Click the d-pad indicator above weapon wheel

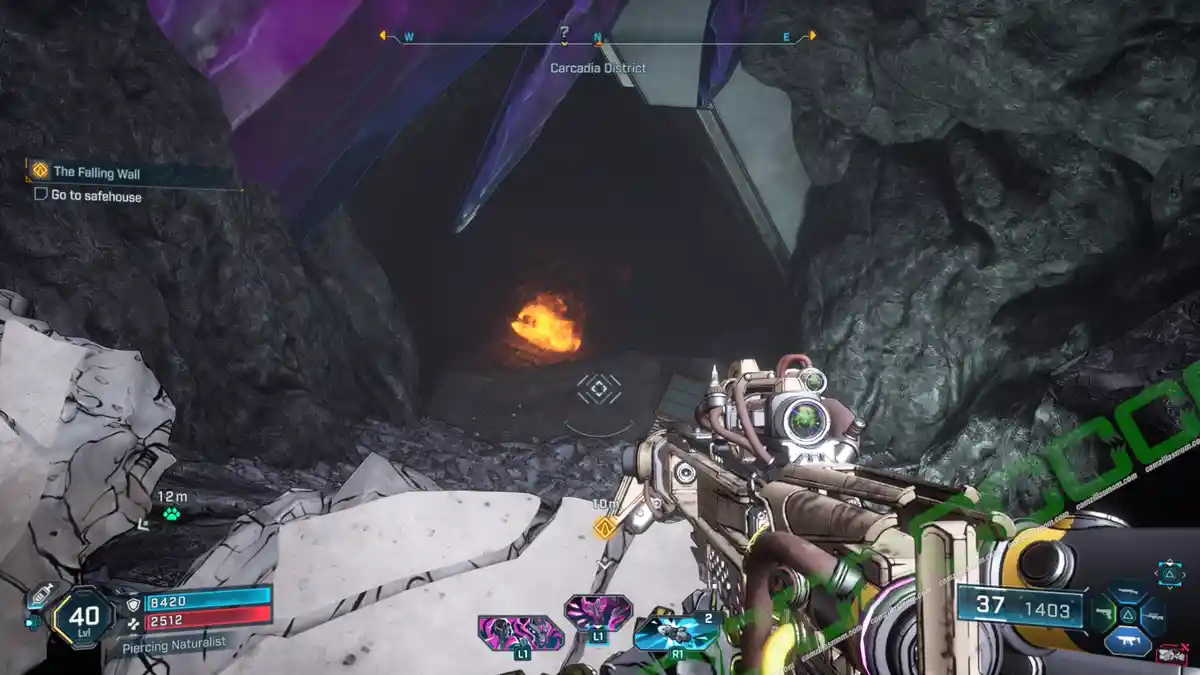[x=1169, y=572]
